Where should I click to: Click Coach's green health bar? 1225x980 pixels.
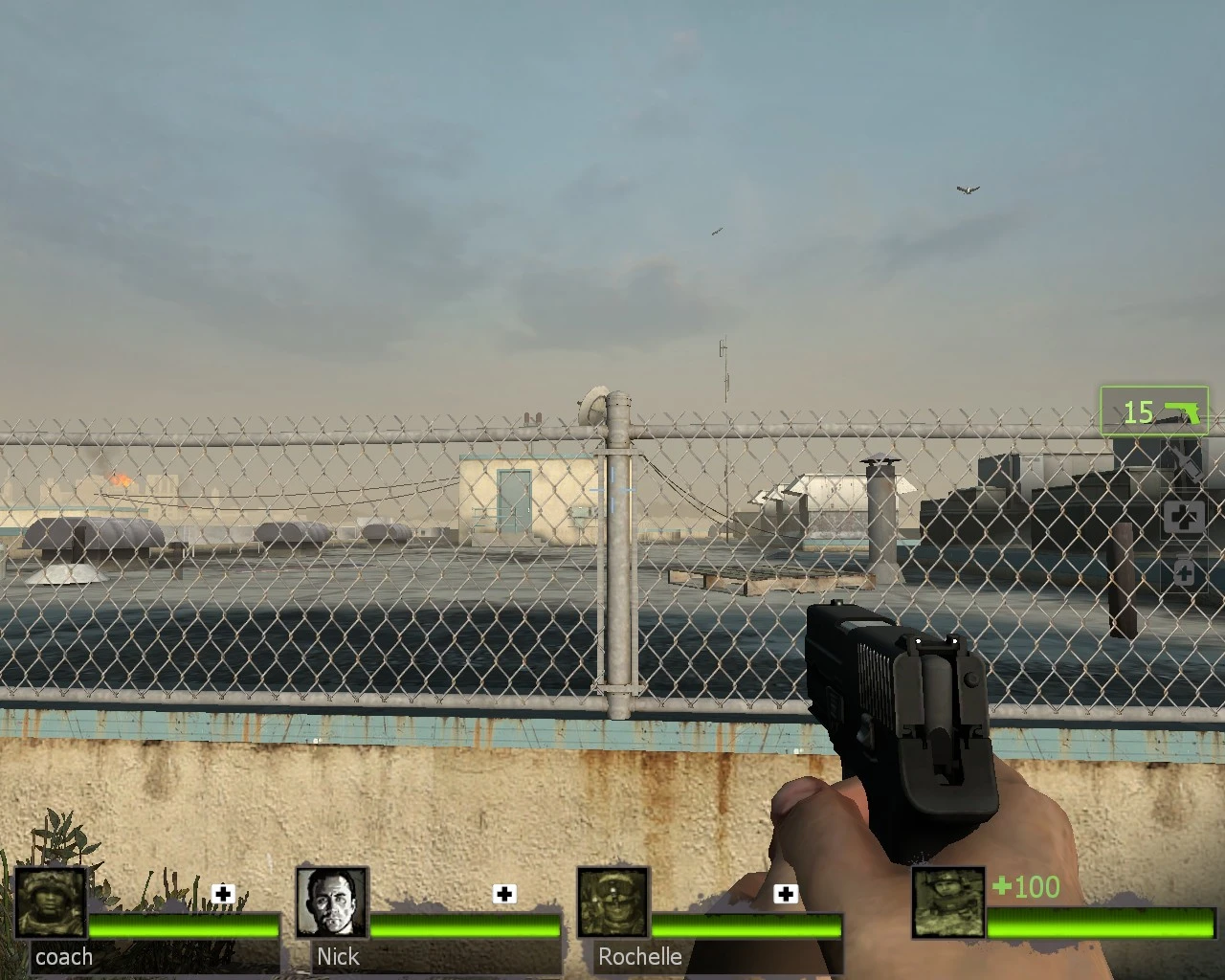182,925
